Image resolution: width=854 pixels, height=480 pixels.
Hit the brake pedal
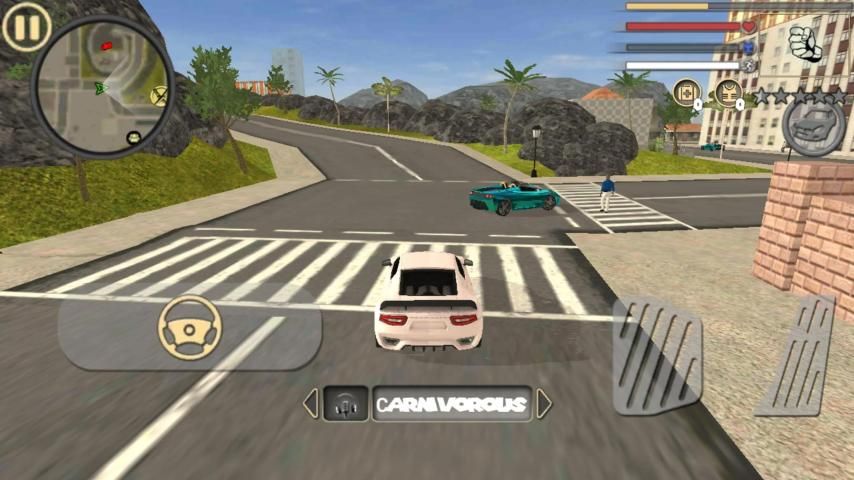point(657,355)
